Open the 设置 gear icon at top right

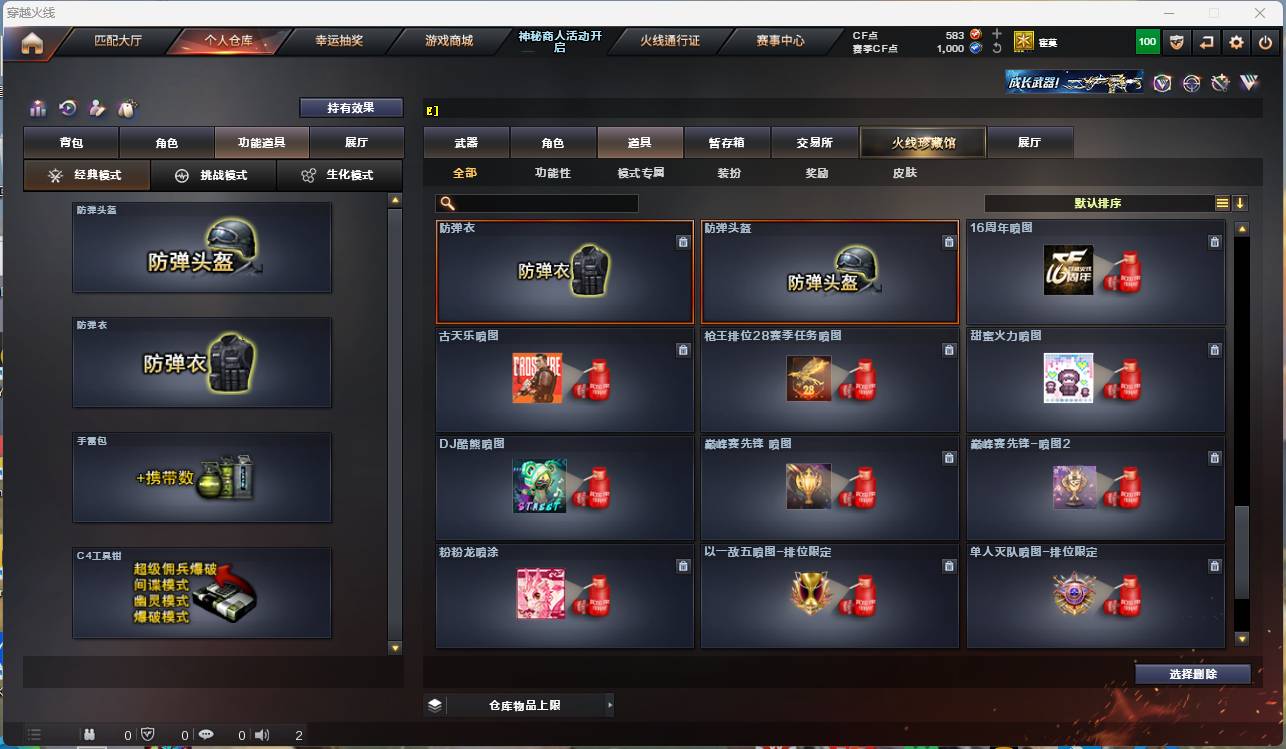click(x=1236, y=42)
